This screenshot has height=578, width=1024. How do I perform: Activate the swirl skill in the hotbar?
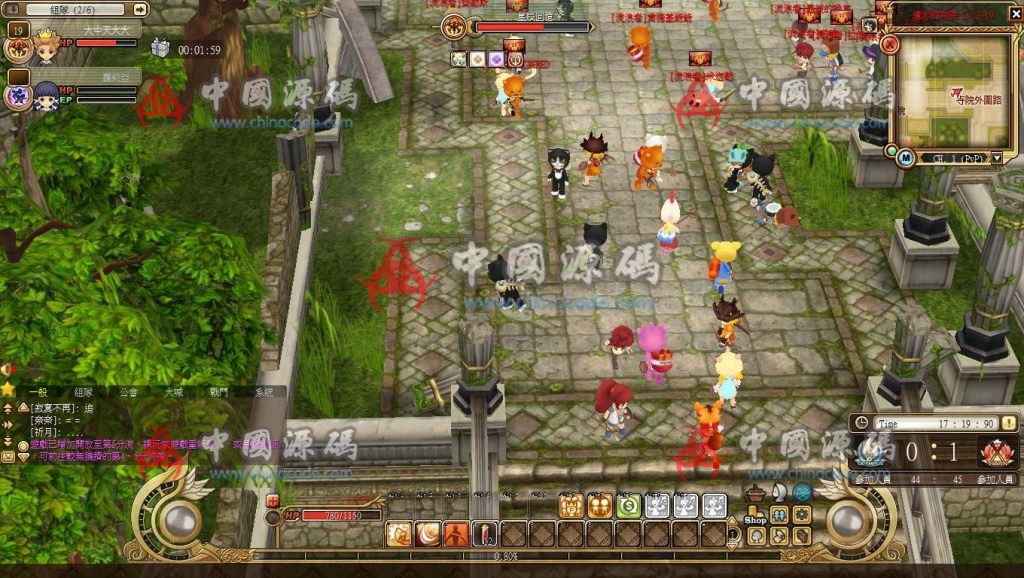click(428, 534)
